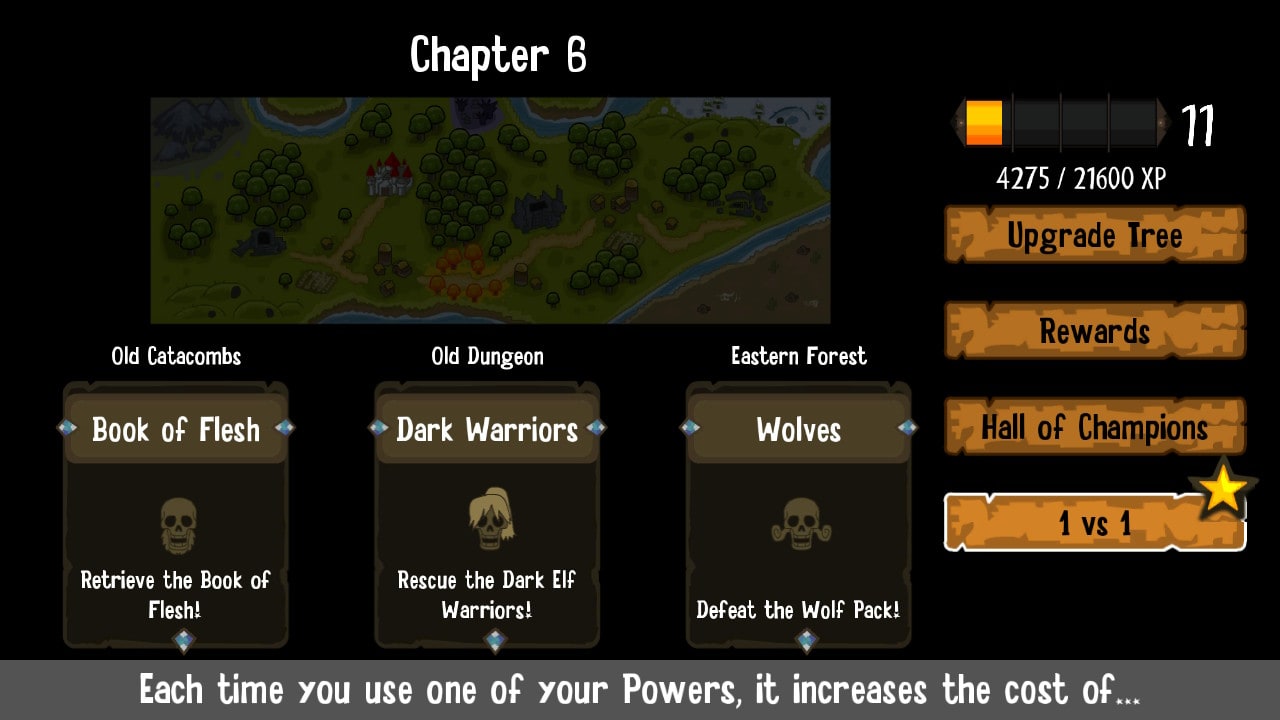Image resolution: width=1280 pixels, height=720 pixels.
Task: Click the XP progress bar showing 4275/21600
Action: pyautogui.click(x=1060, y=120)
